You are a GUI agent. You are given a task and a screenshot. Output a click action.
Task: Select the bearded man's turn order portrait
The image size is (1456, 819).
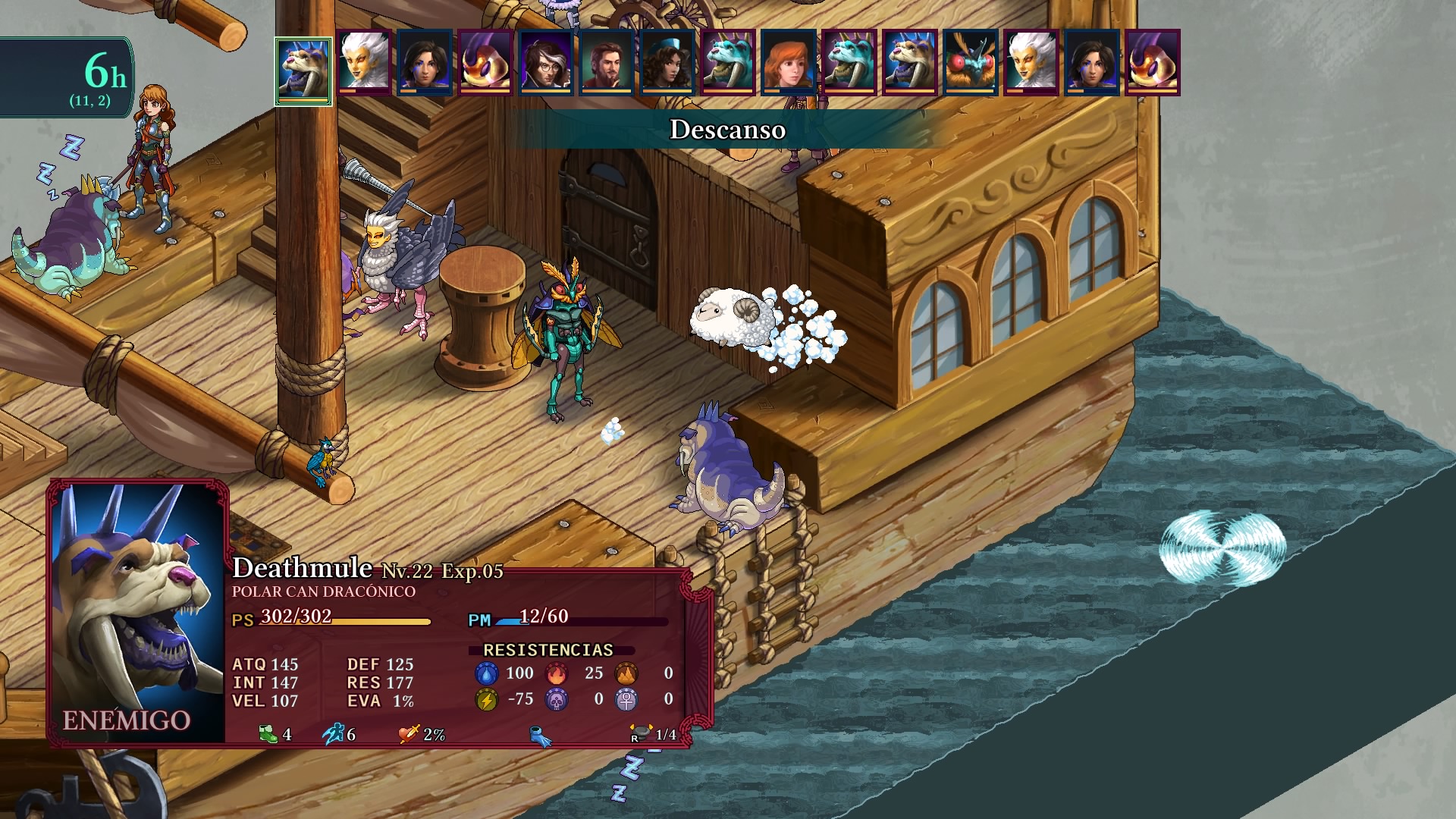[x=607, y=62]
